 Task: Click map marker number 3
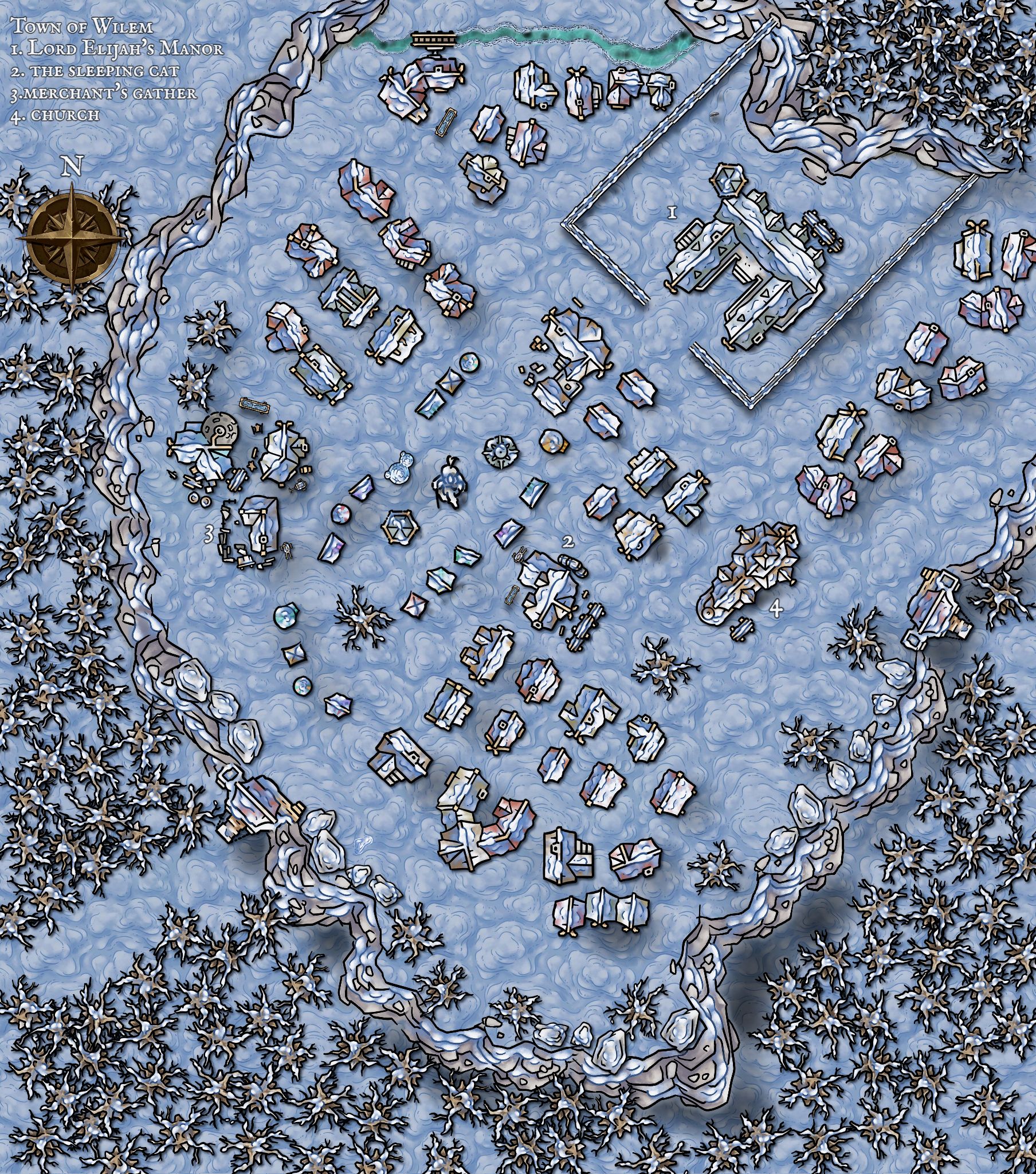click(210, 535)
